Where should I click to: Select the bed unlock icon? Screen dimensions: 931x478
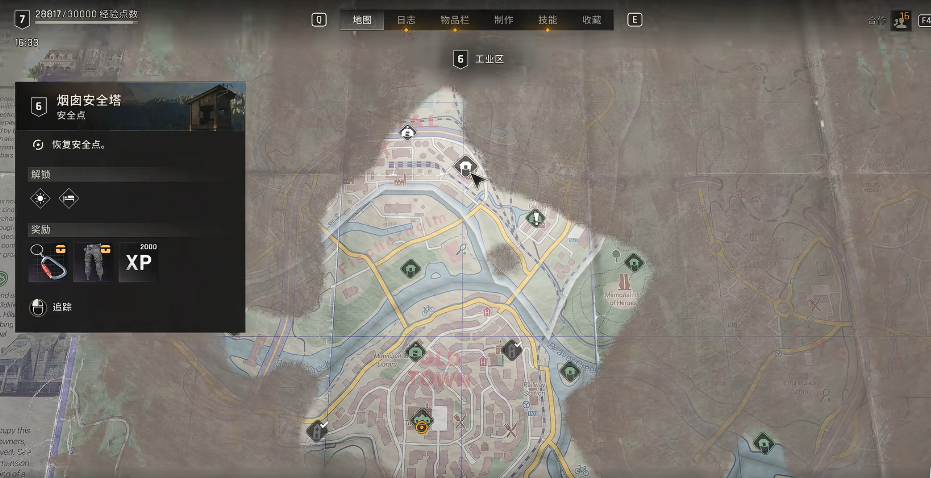tap(69, 198)
